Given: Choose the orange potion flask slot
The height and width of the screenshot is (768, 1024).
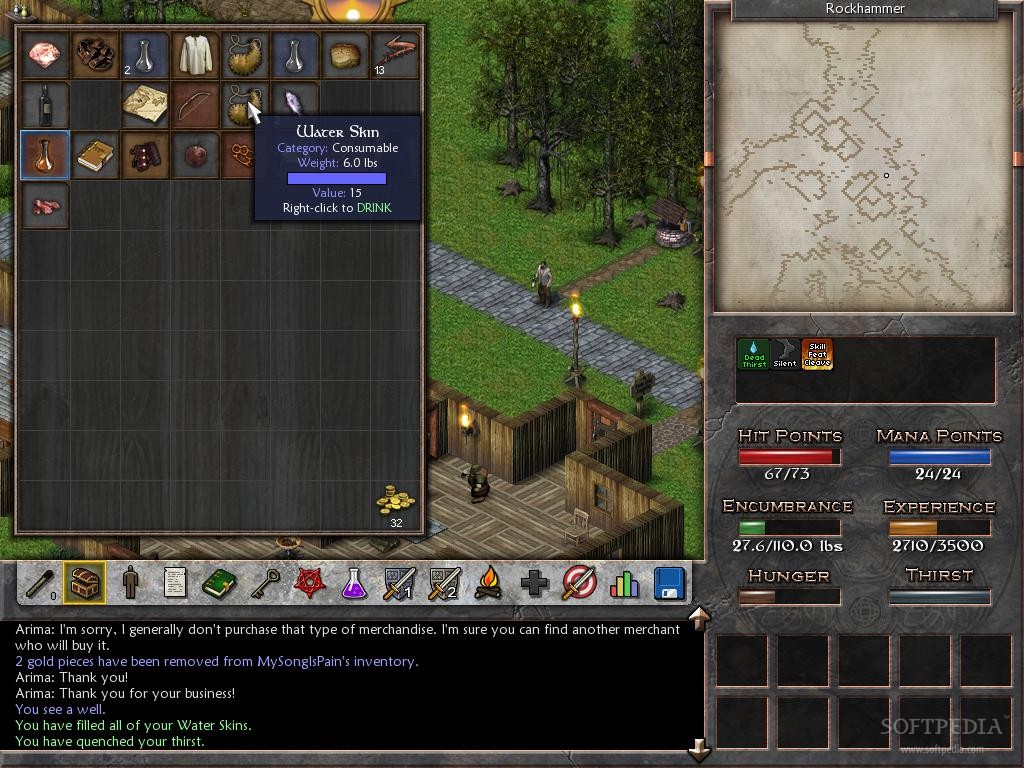Looking at the screenshot, I should pos(45,155).
